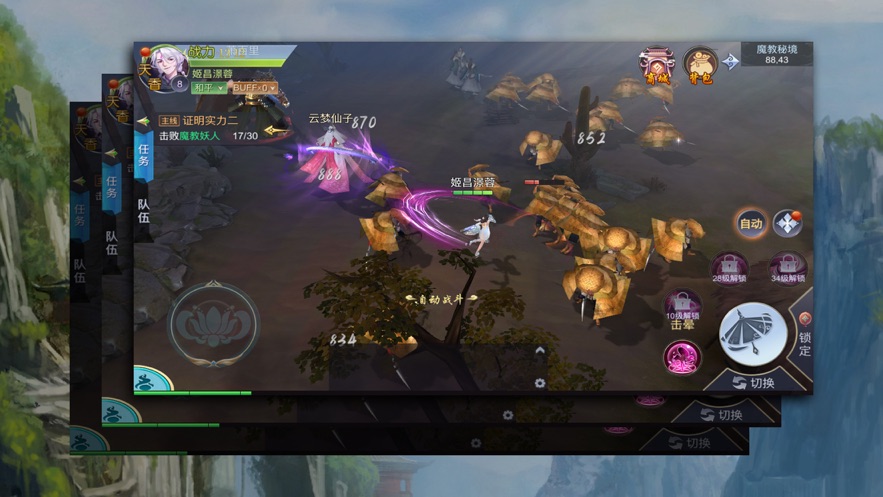The width and height of the screenshot is (883, 497).
Task: Select the locked 28级解锁 skill slot
Action: tap(729, 268)
